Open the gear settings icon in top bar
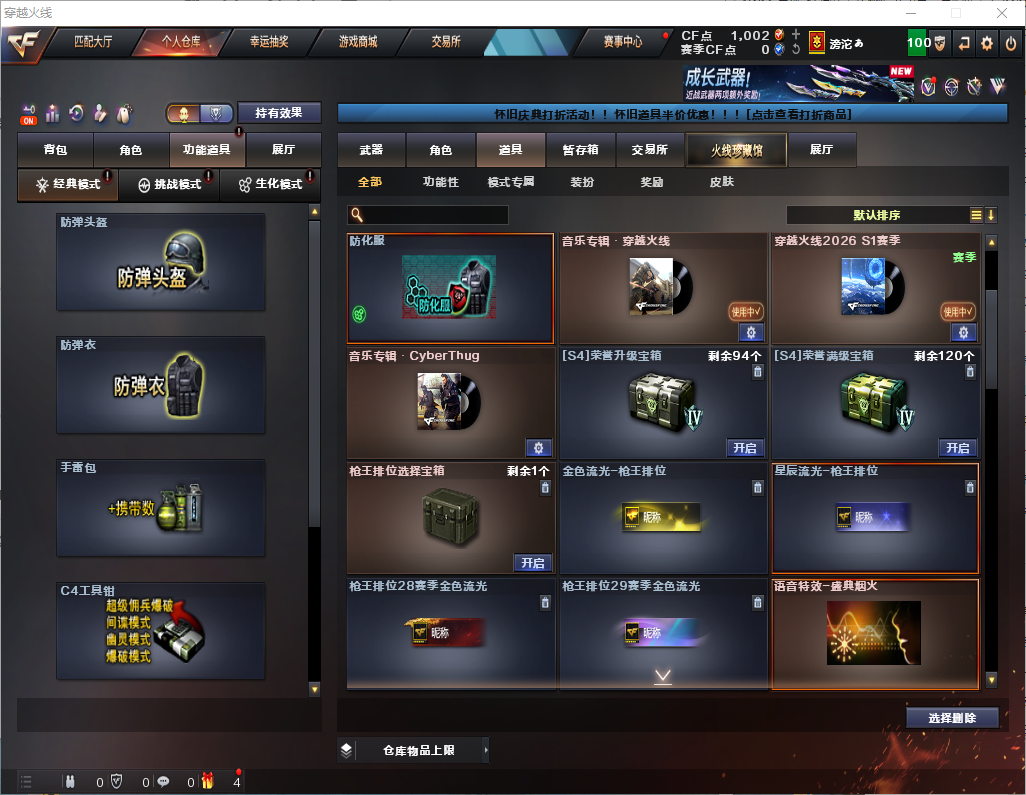Viewport: 1026px width, 795px height. (987, 42)
